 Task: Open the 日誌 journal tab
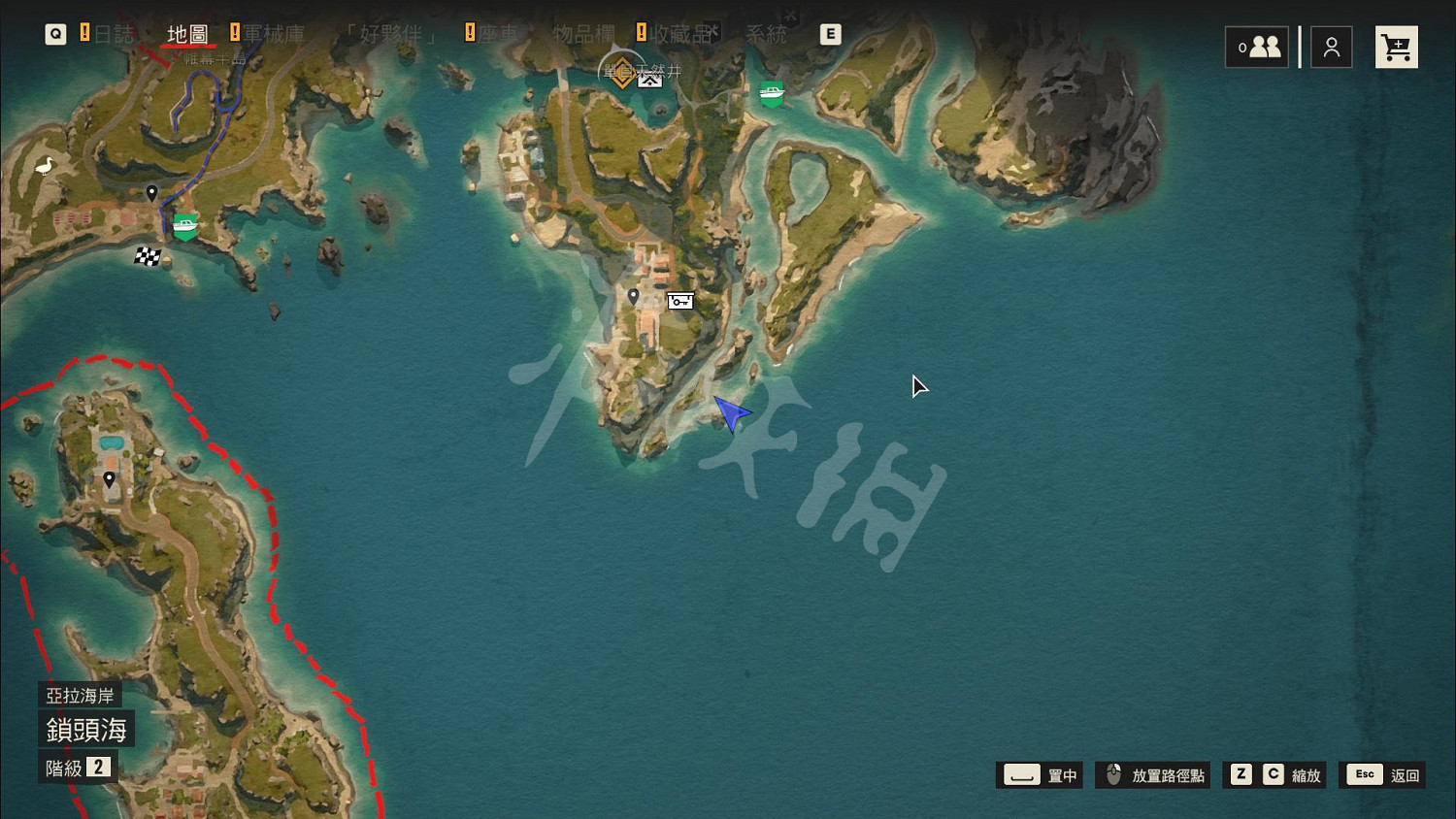116,33
